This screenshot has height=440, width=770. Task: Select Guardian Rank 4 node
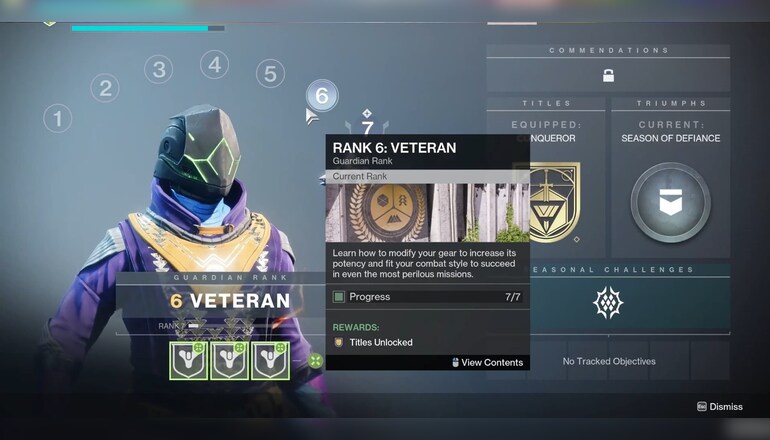[x=214, y=65]
